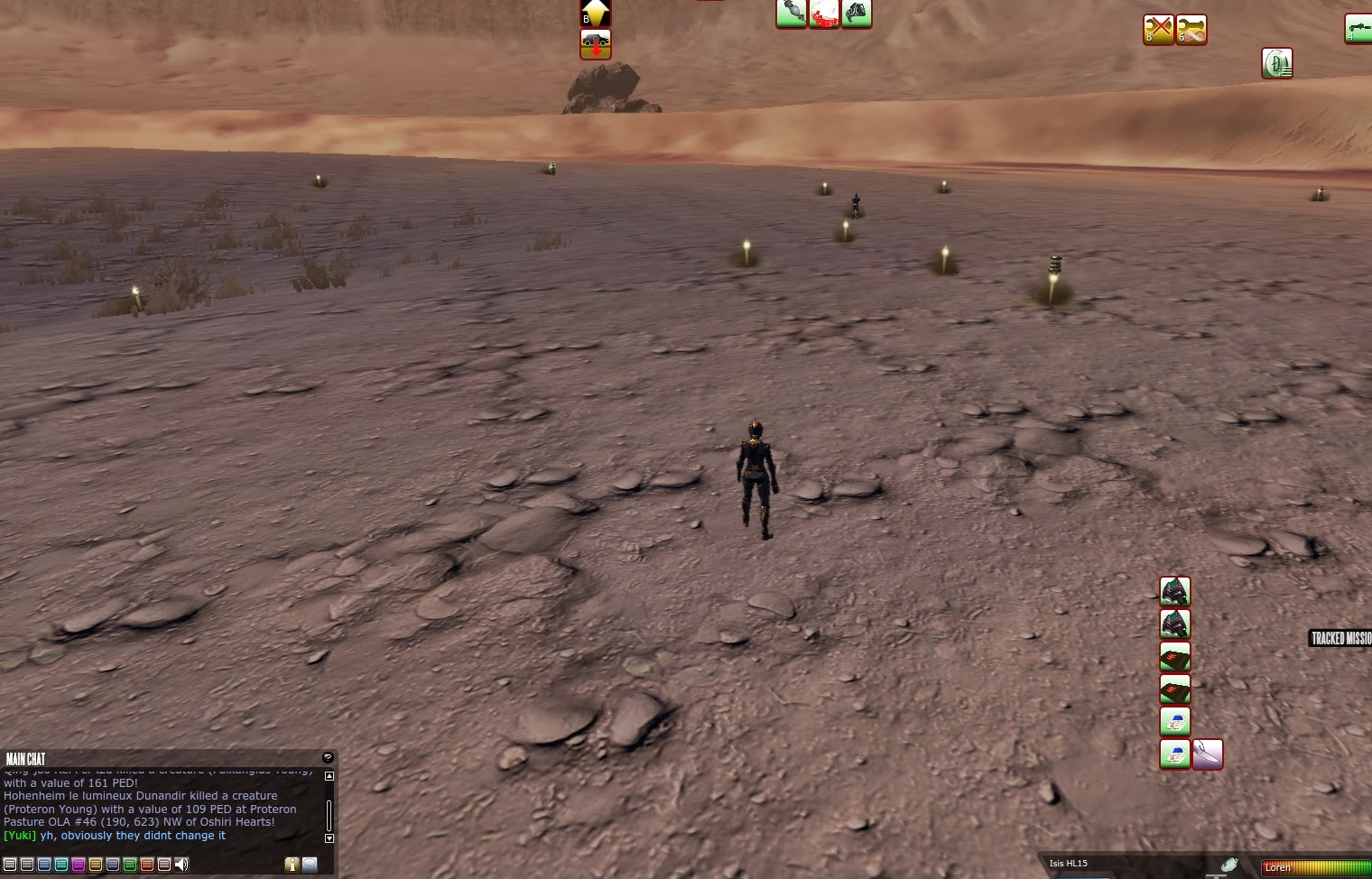Click the scroll-up arrow in Main Chat

(x=328, y=776)
